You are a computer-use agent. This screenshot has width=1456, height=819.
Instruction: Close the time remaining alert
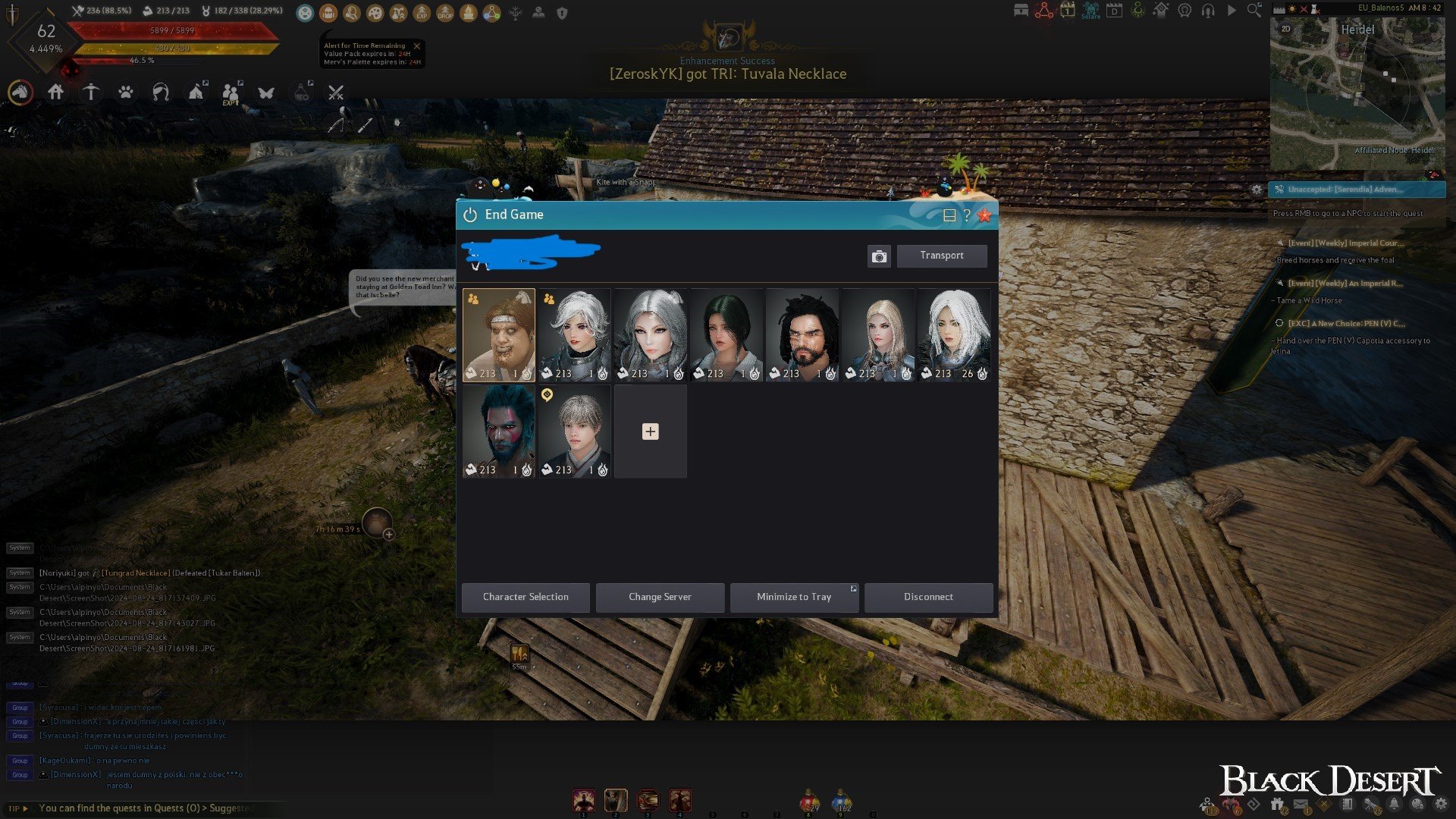(416, 46)
